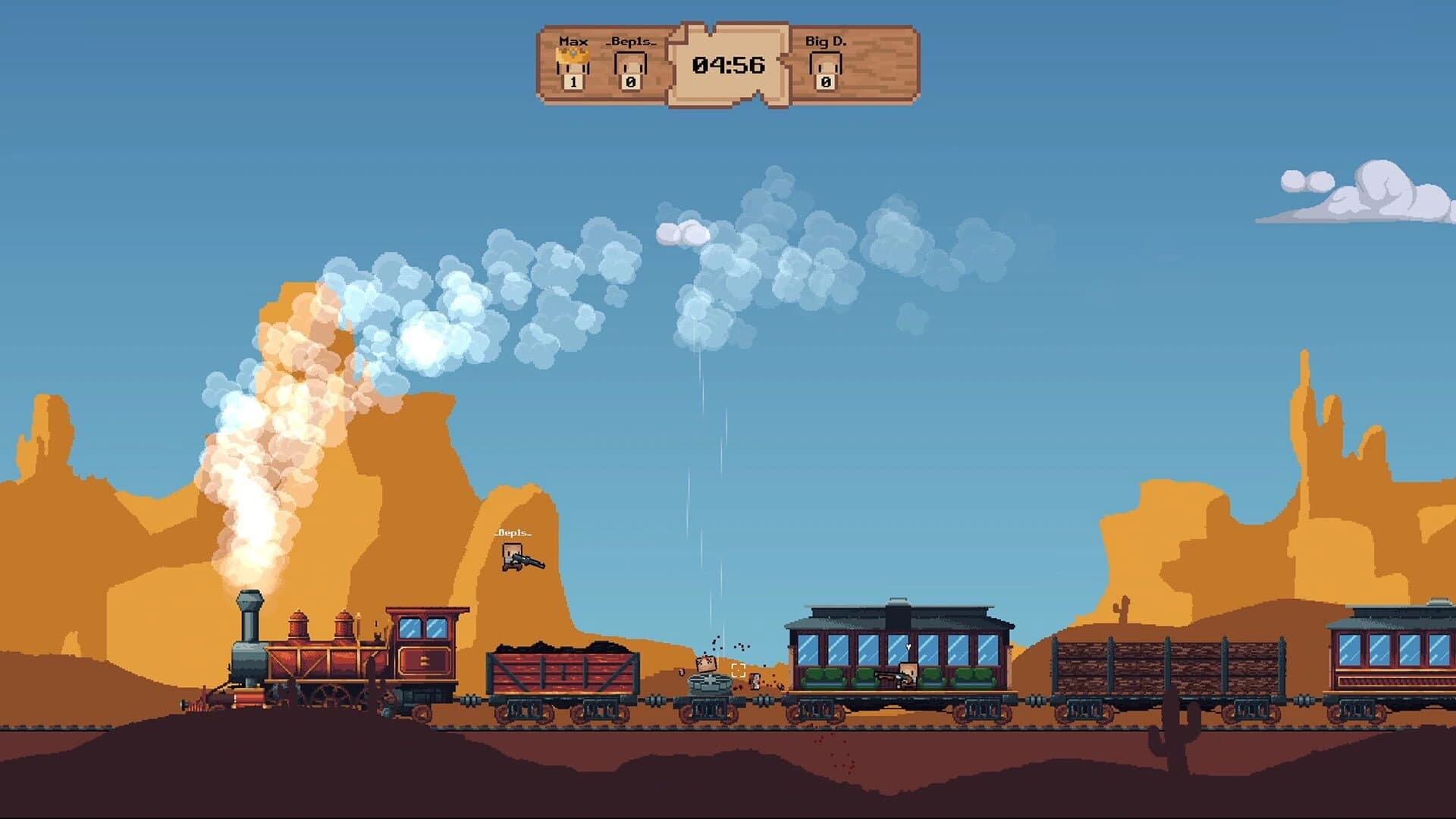This screenshot has width=1456, height=819.
Task: Select the Max name label on the scoreboard
Action: pyautogui.click(x=573, y=41)
